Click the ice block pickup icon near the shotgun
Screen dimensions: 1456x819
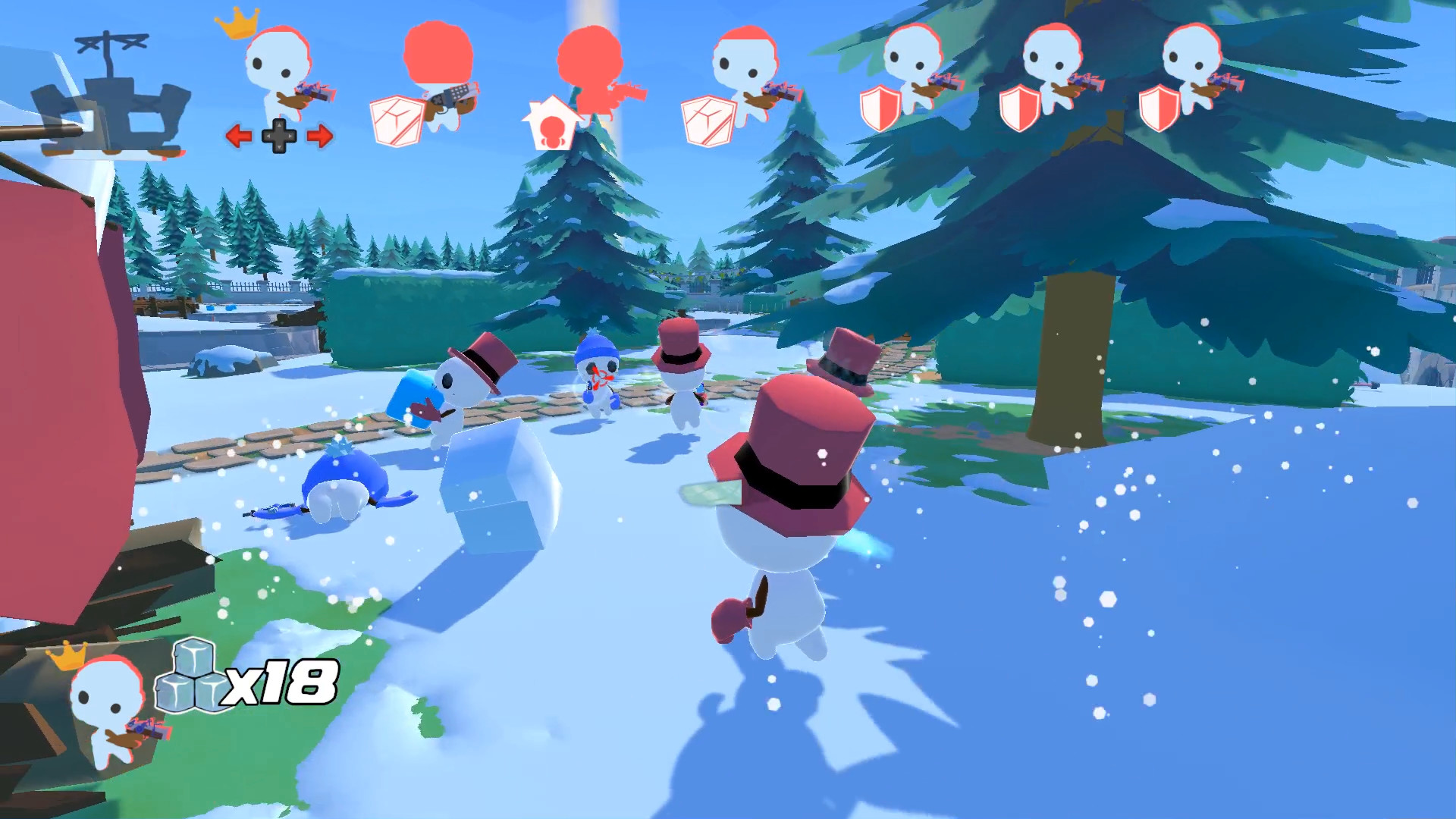[x=396, y=121]
